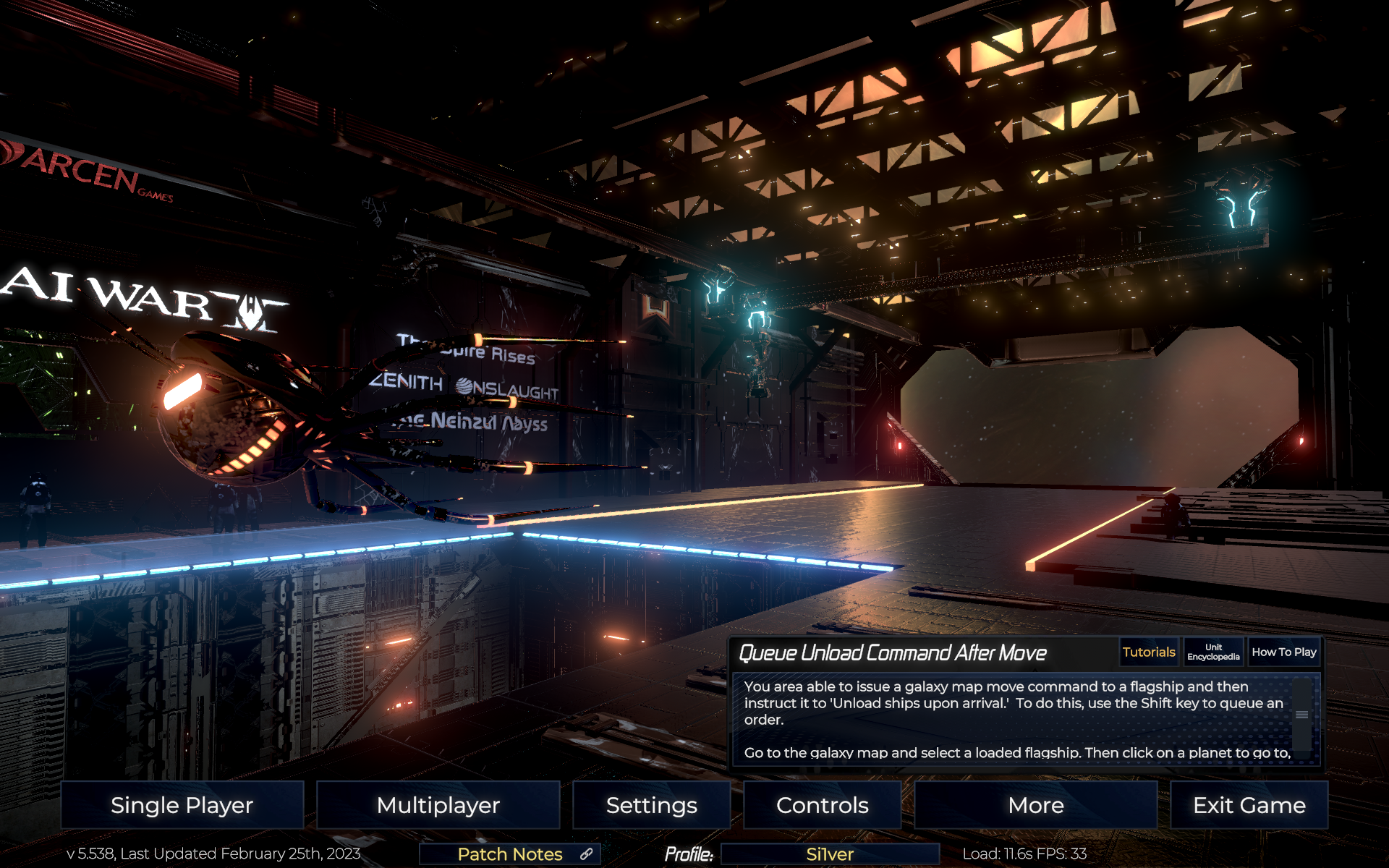This screenshot has height=868, width=1389.
Task: Click Exit Game to quit
Action: [x=1249, y=805]
